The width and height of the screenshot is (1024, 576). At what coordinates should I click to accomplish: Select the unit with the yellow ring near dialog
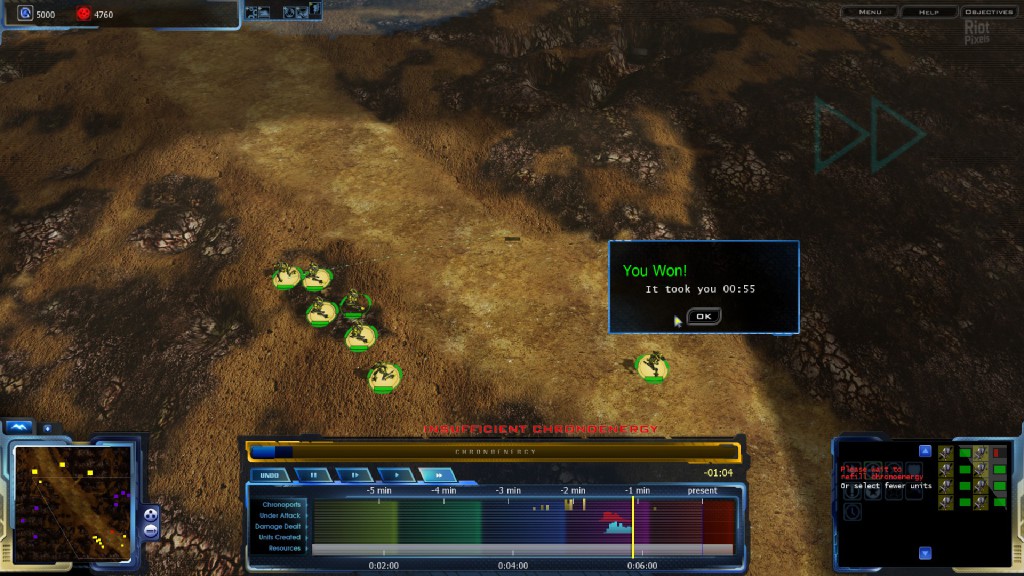click(652, 367)
